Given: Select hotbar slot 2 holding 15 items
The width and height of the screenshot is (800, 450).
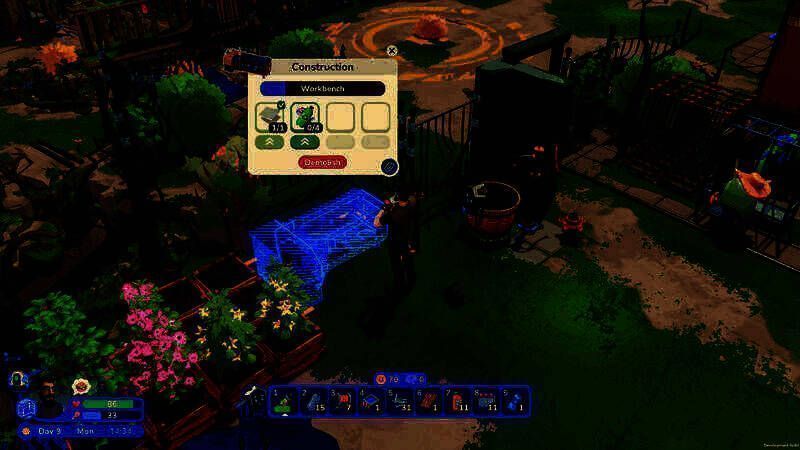Looking at the screenshot, I should (313, 401).
